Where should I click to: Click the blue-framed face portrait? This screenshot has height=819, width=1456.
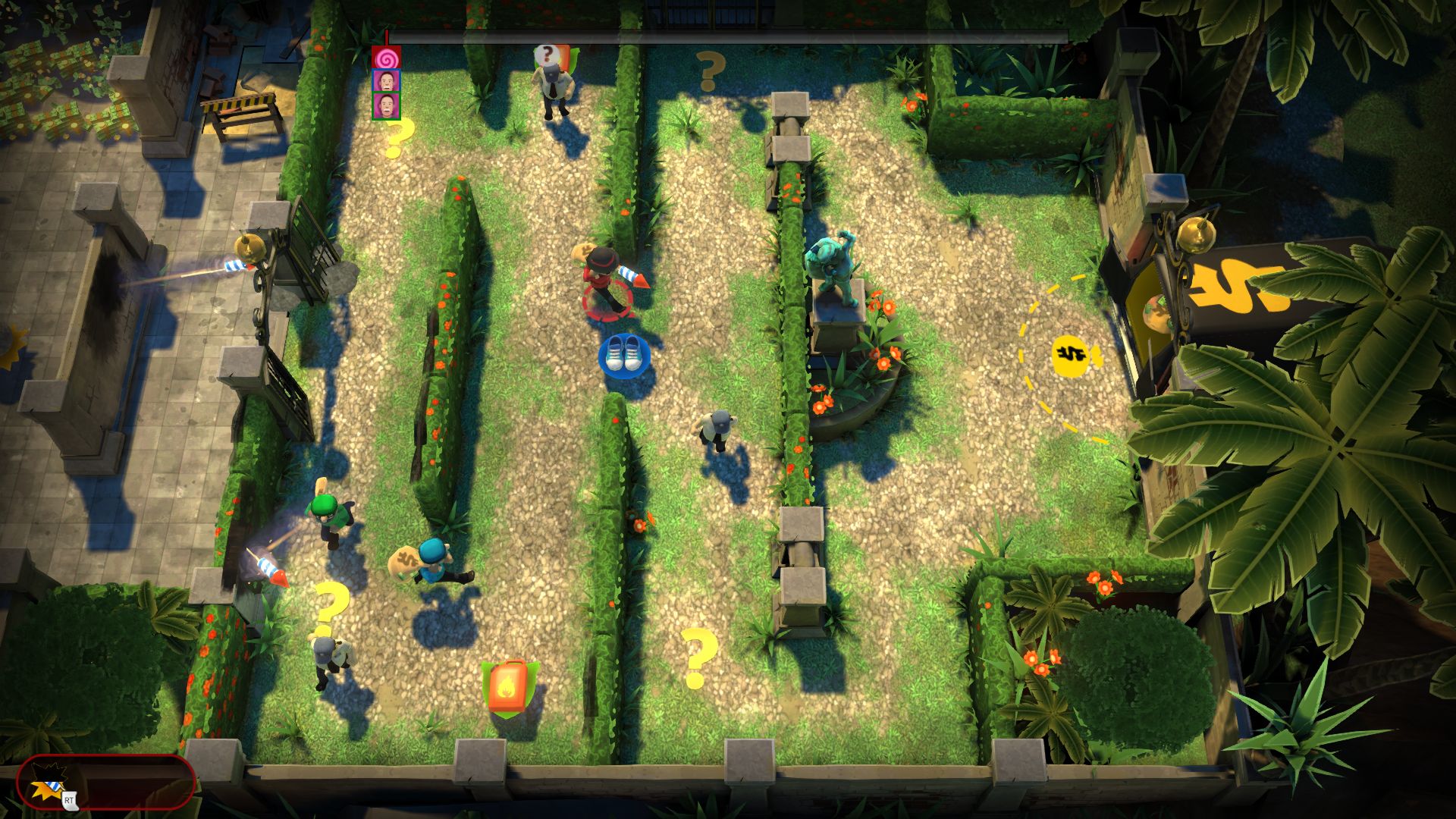tap(386, 80)
